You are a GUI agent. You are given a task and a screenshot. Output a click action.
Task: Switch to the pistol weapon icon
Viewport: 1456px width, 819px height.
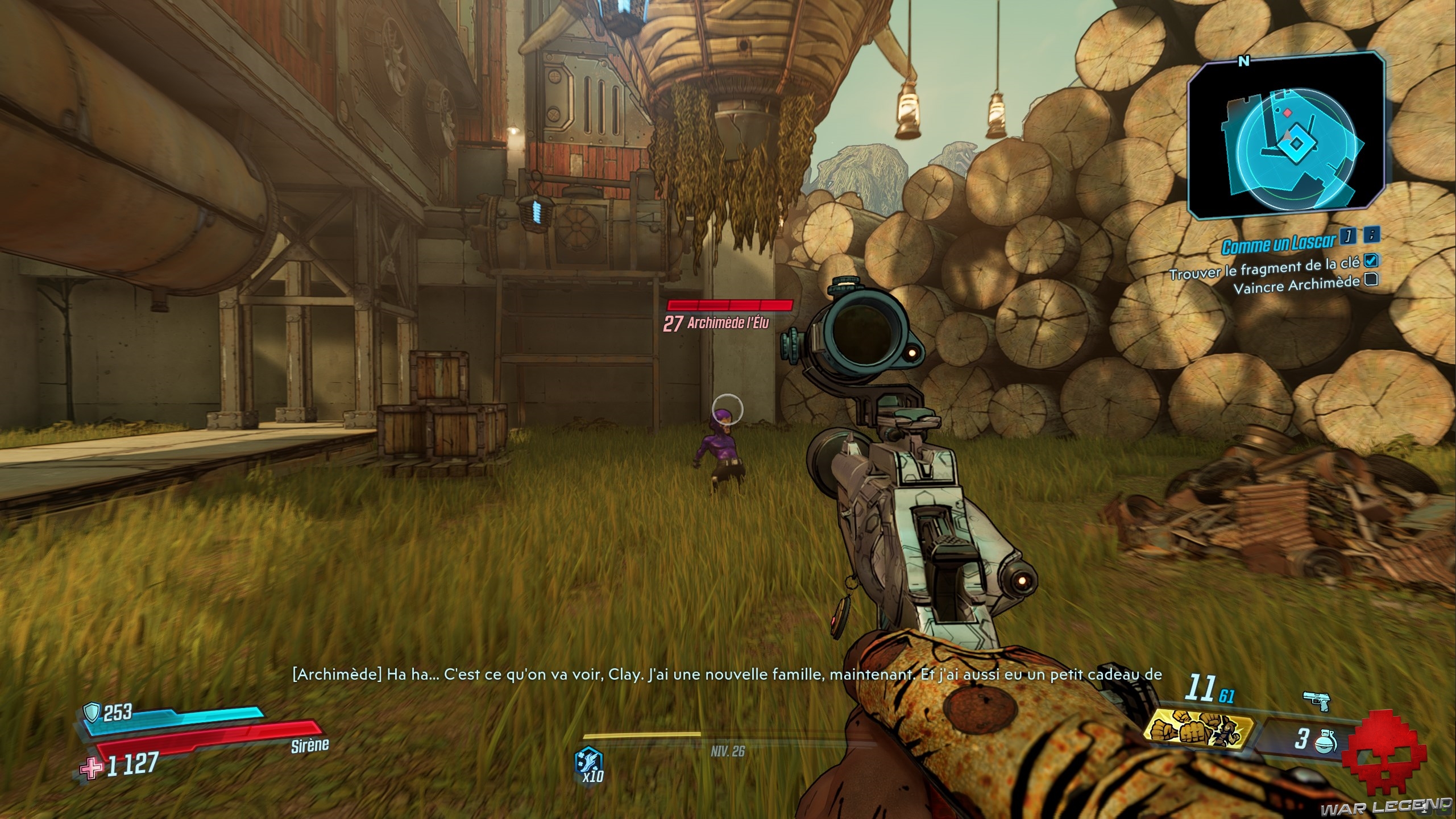click(x=1316, y=701)
